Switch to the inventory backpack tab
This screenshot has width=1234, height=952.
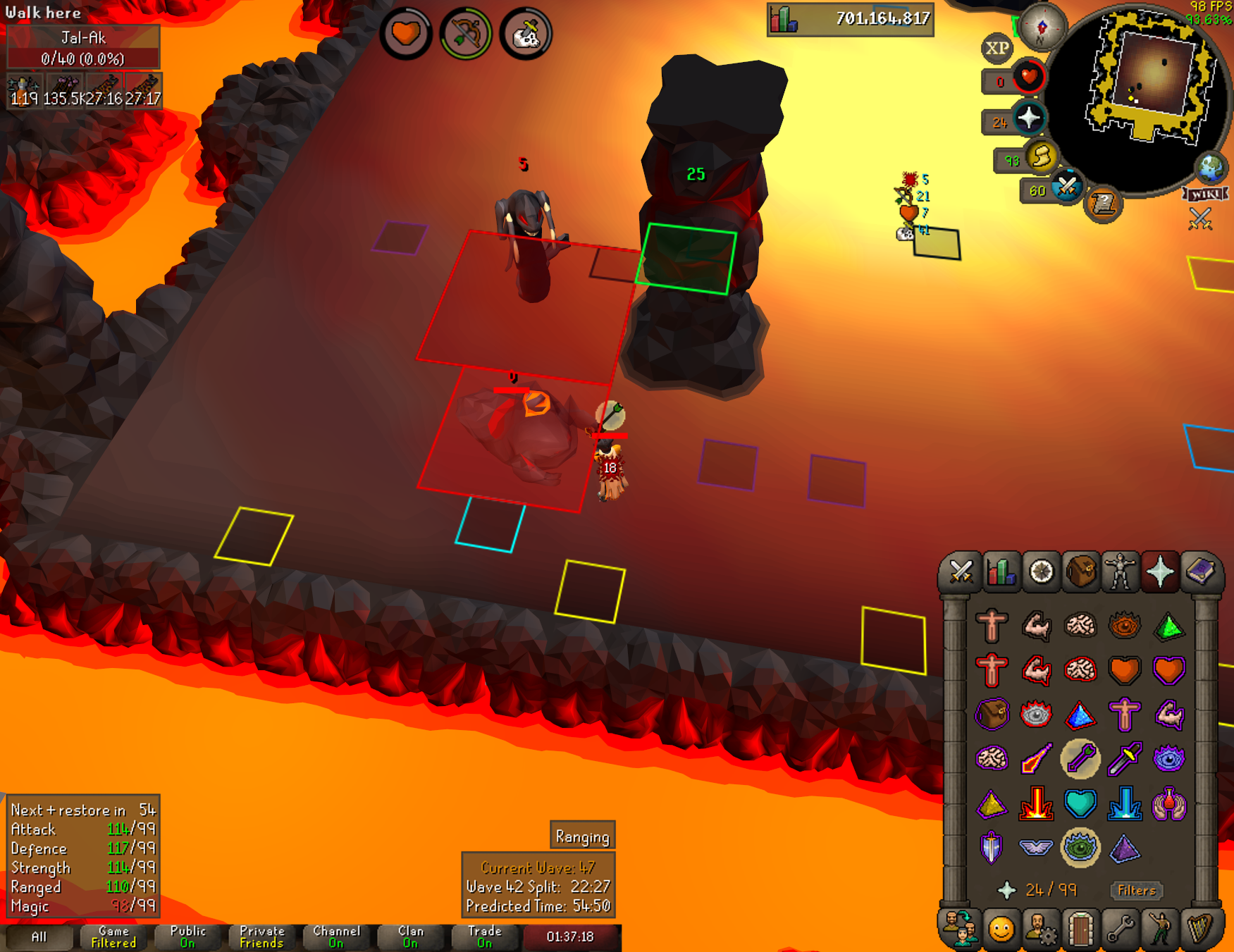[x=1081, y=571]
